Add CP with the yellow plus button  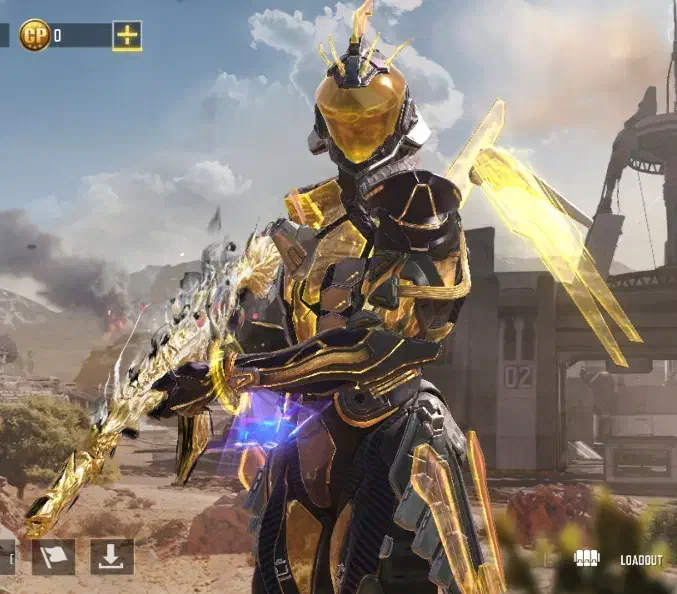click(x=127, y=35)
